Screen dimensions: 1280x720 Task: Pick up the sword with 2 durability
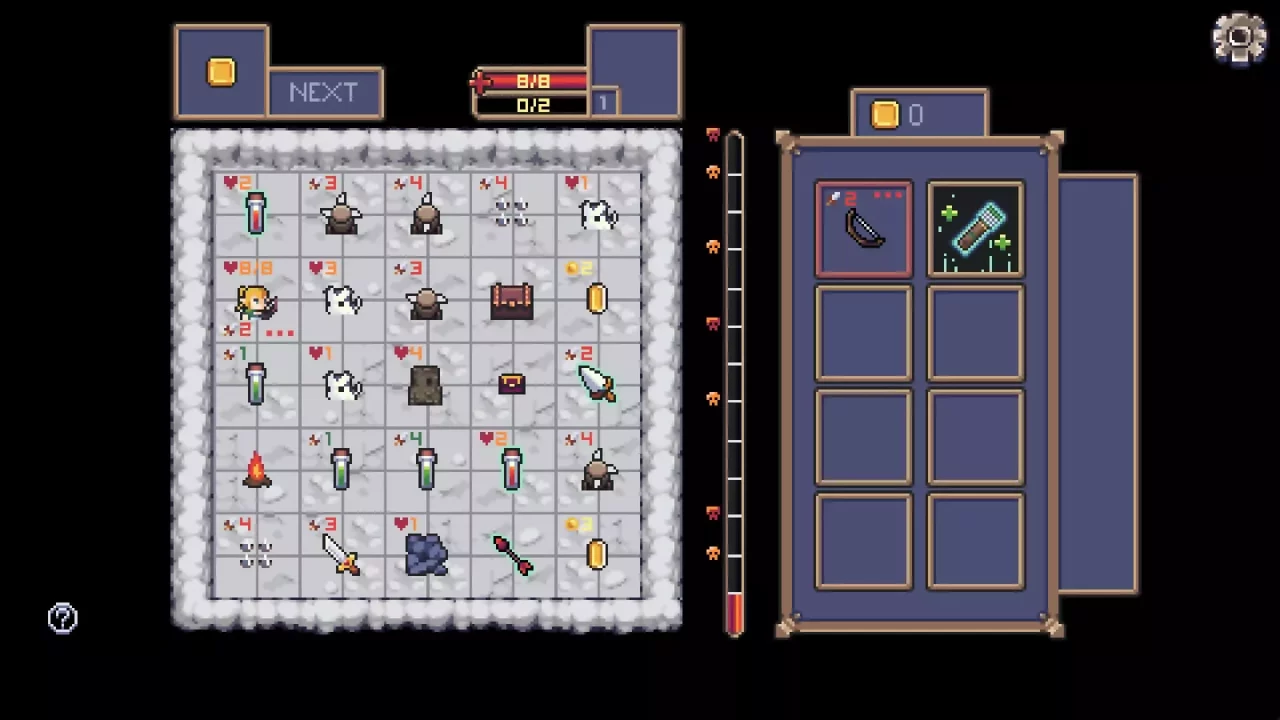point(597,385)
